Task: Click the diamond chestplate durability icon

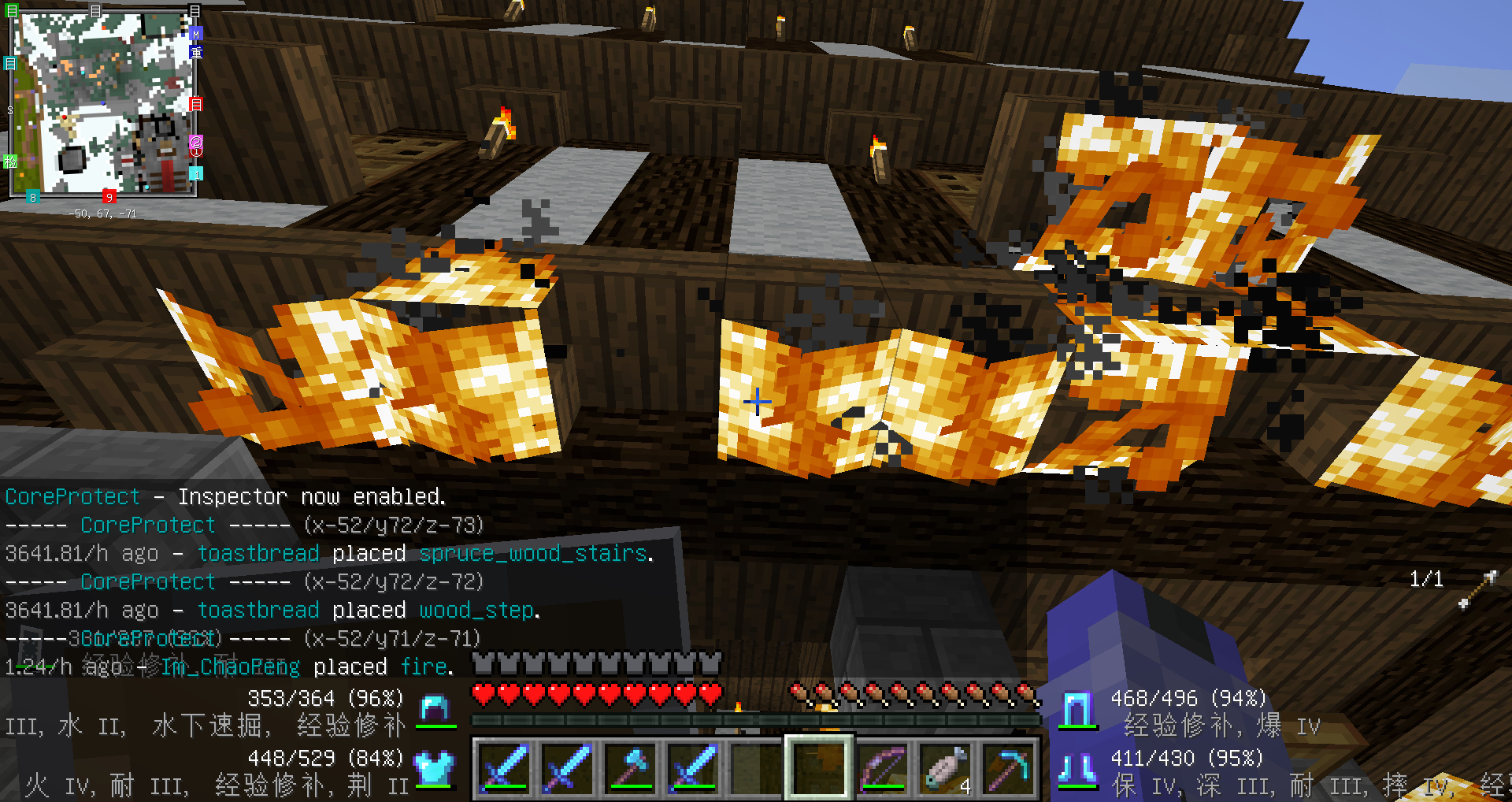Action: coord(435,767)
